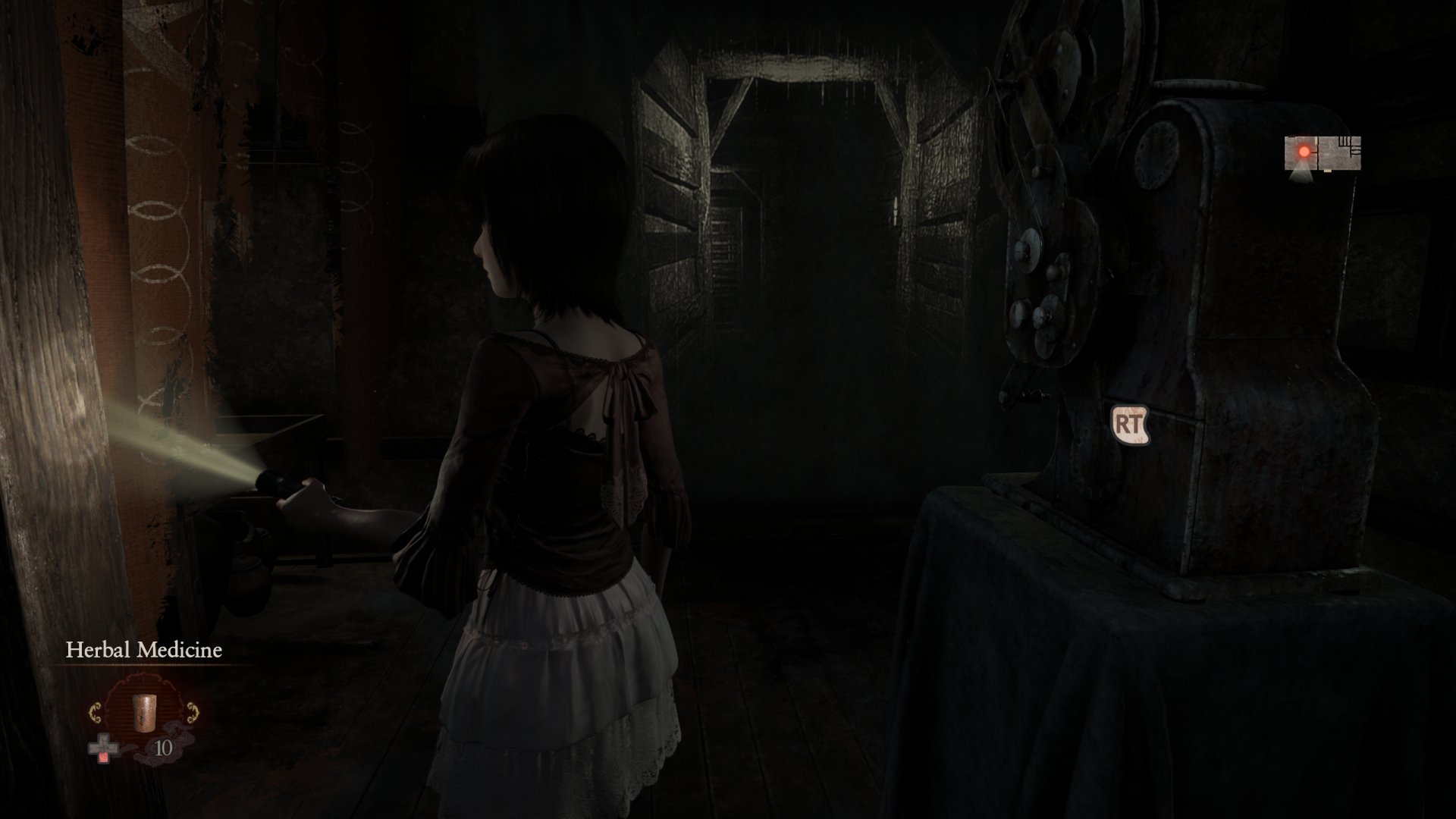The width and height of the screenshot is (1456, 819).
Task: Click the red cross marker on the d-pad icon
Action: pyautogui.click(x=103, y=758)
